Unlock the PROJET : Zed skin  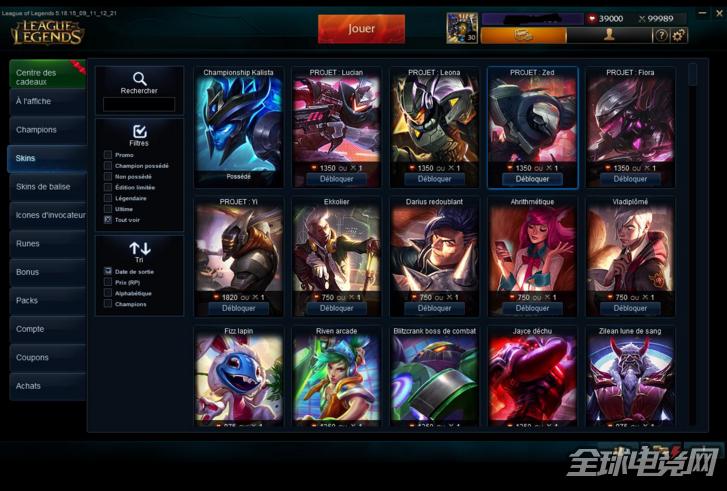pyautogui.click(x=532, y=180)
